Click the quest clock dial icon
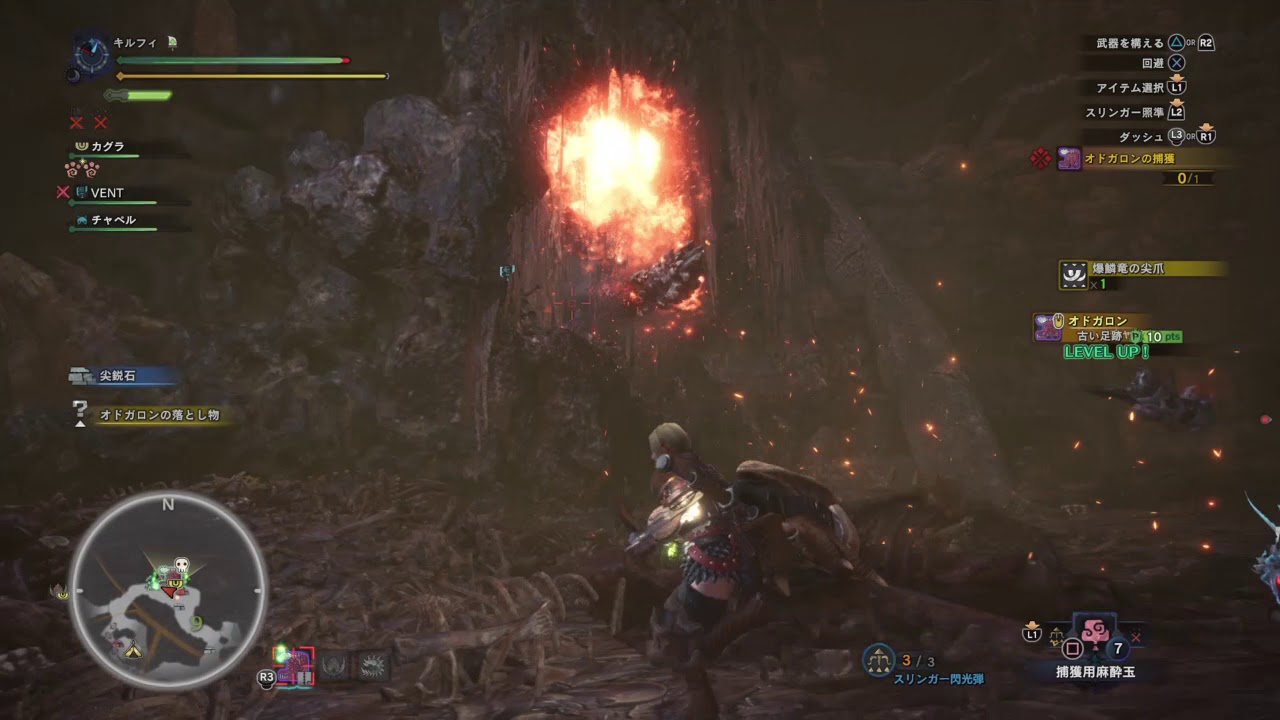Image resolution: width=1280 pixels, height=720 pixels. tap(93, 55)
